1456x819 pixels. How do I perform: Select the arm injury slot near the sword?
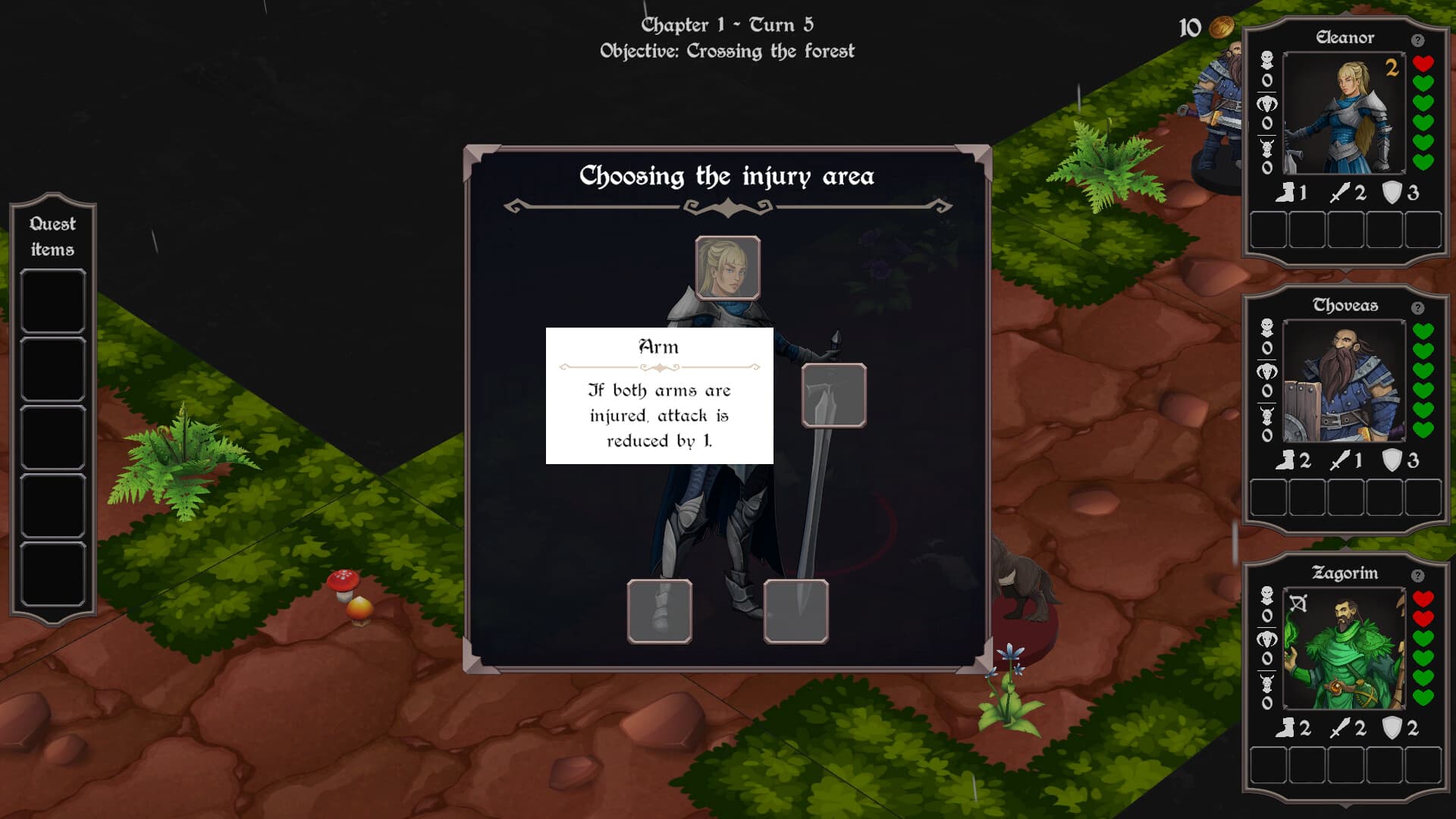click(834, 394)
